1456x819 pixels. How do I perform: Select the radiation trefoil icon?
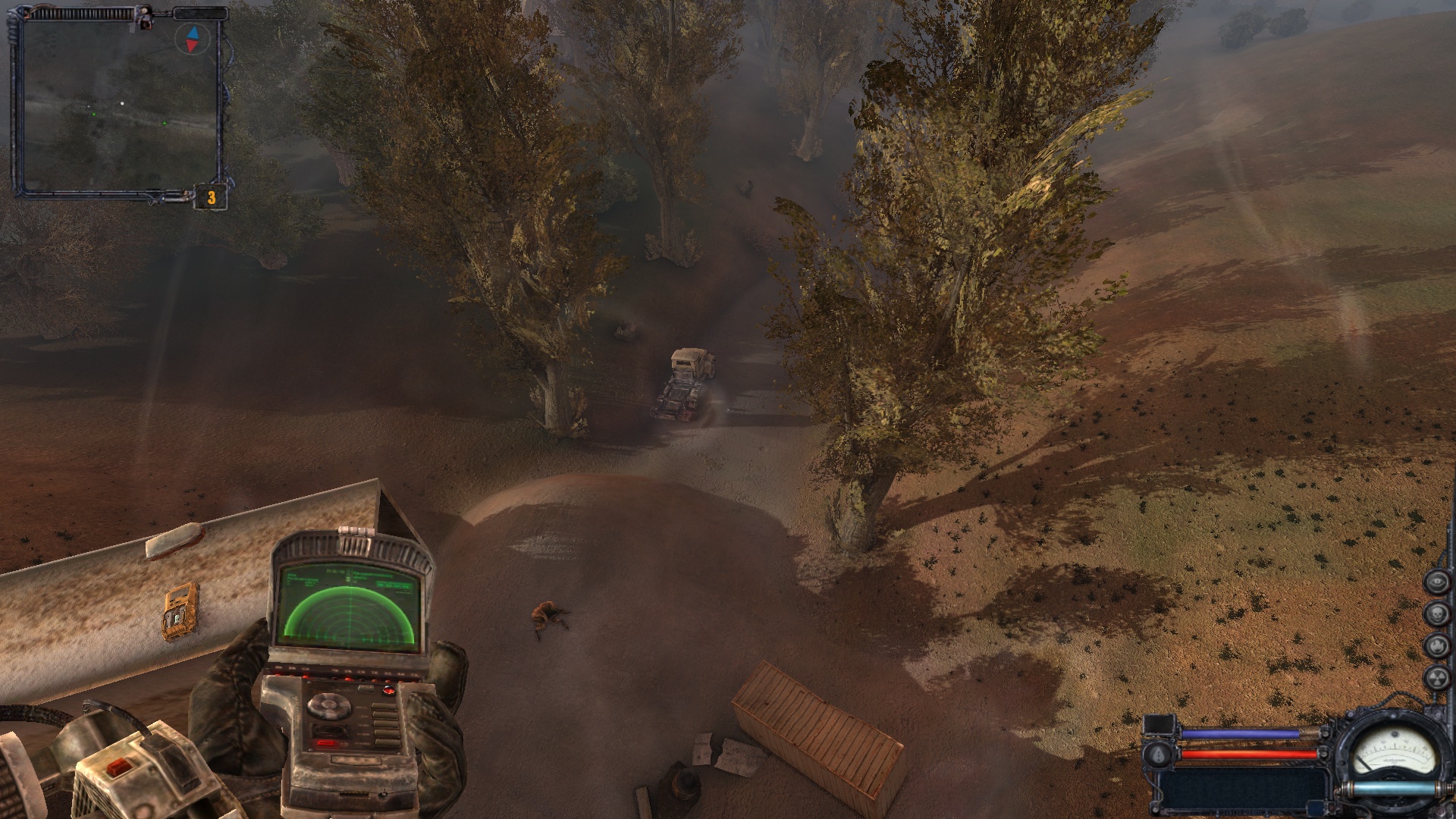tap(1436, 679)
